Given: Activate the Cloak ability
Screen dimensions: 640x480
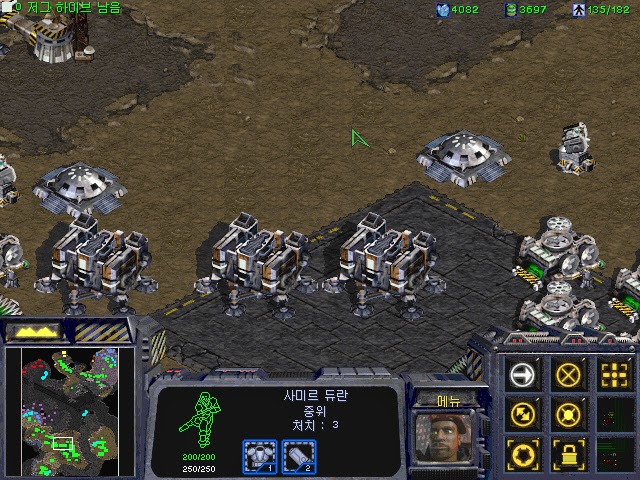Looking at the screenshot, I should tap(524, 451).
